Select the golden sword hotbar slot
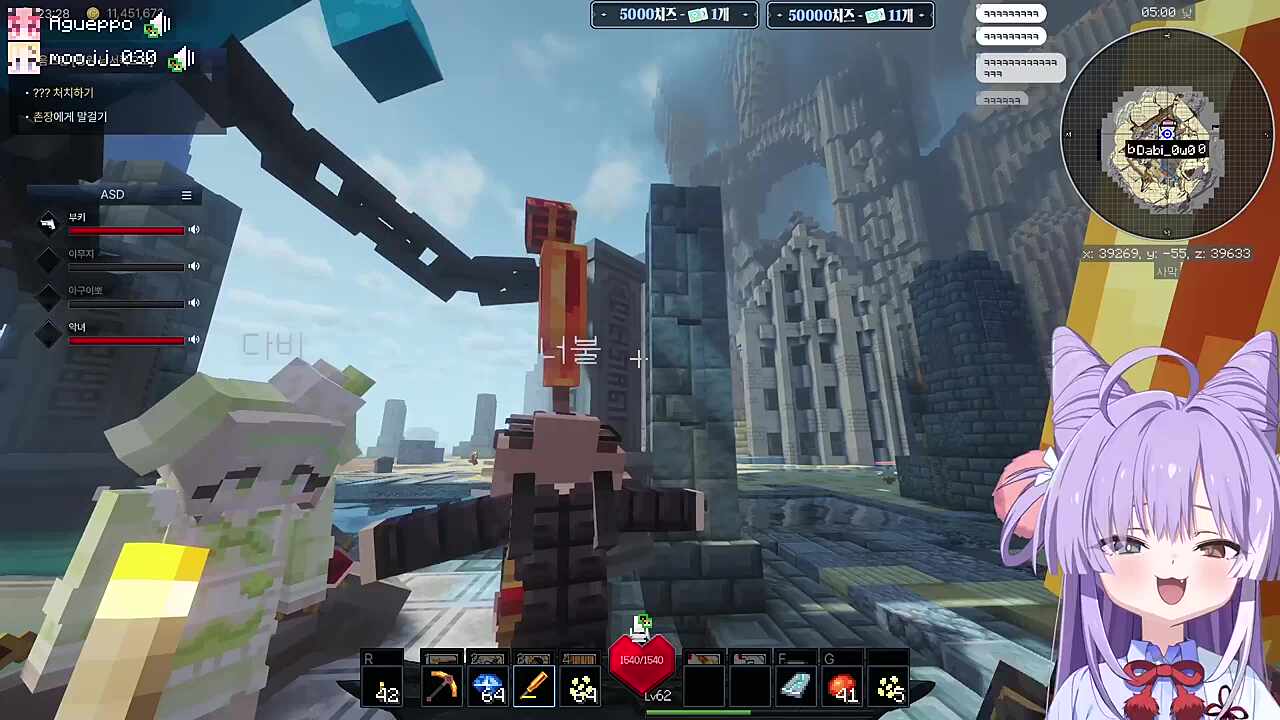The height and width of the screenshot is (720, 1280). point(534,687)
